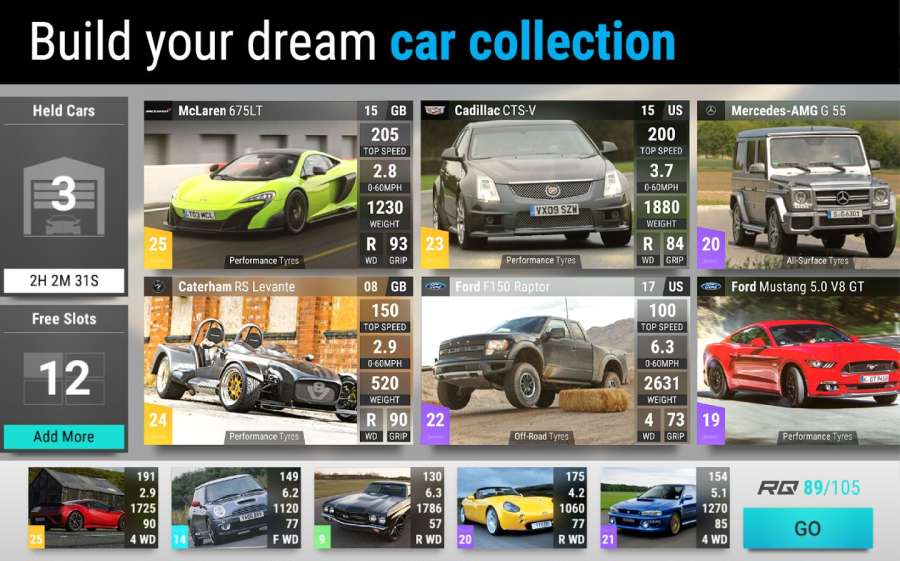The width and height of the screenshot is (900, 561).
Task: Select the yellow roadster thumbnail rated 20
Action: [521, 508]
